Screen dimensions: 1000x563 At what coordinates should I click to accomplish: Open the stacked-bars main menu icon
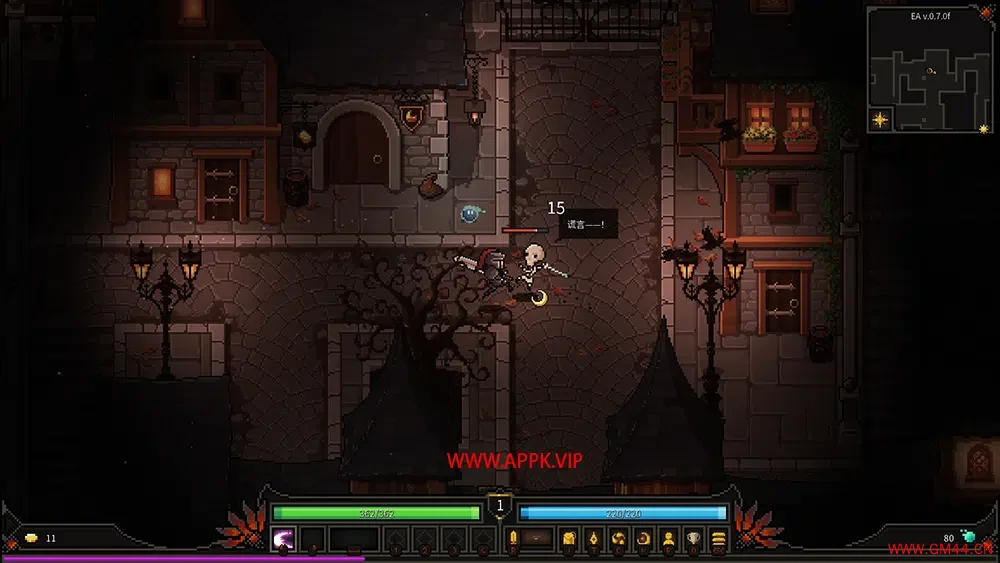(x=718, y=540)
